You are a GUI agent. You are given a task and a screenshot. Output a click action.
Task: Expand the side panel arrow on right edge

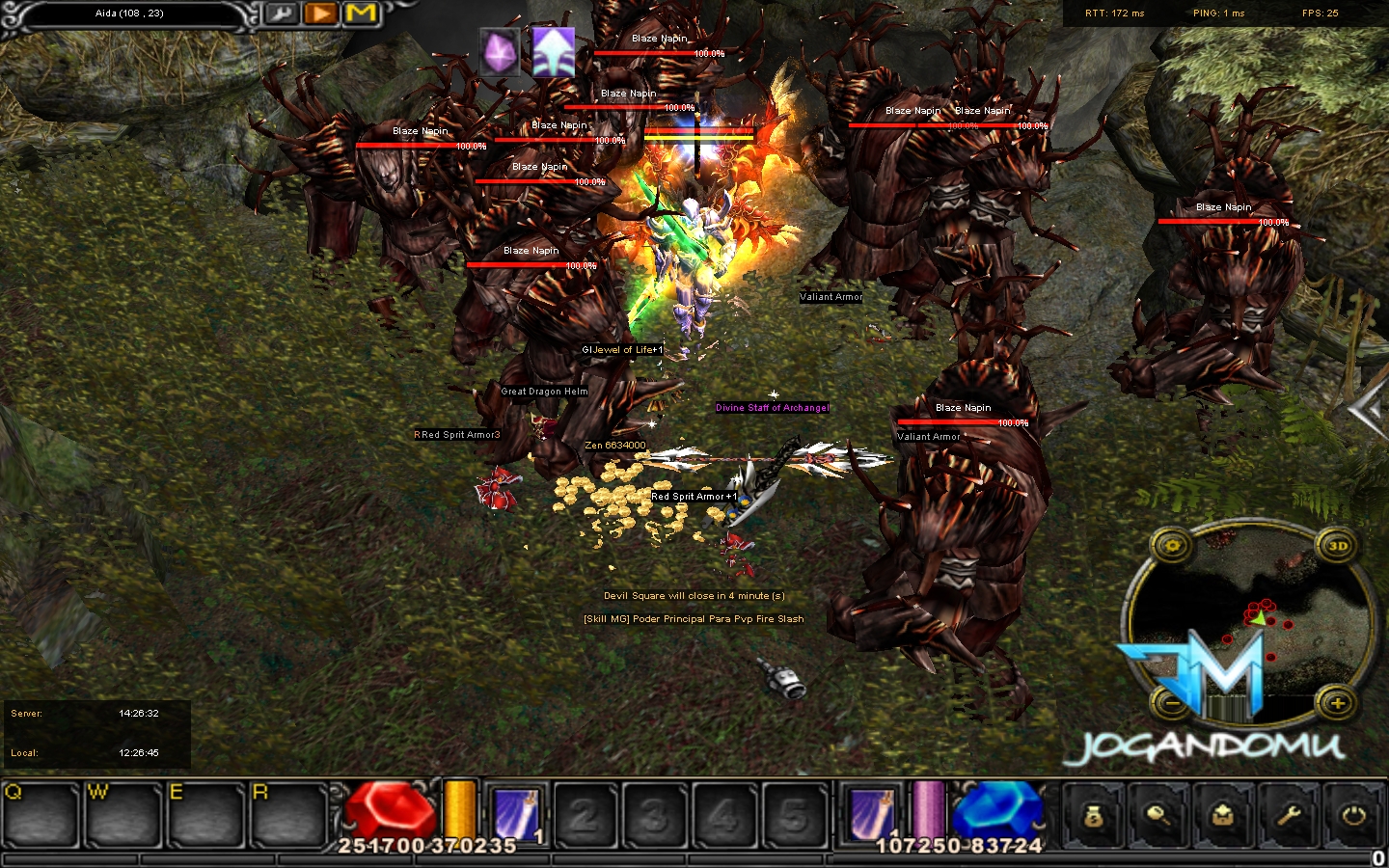1370,412
